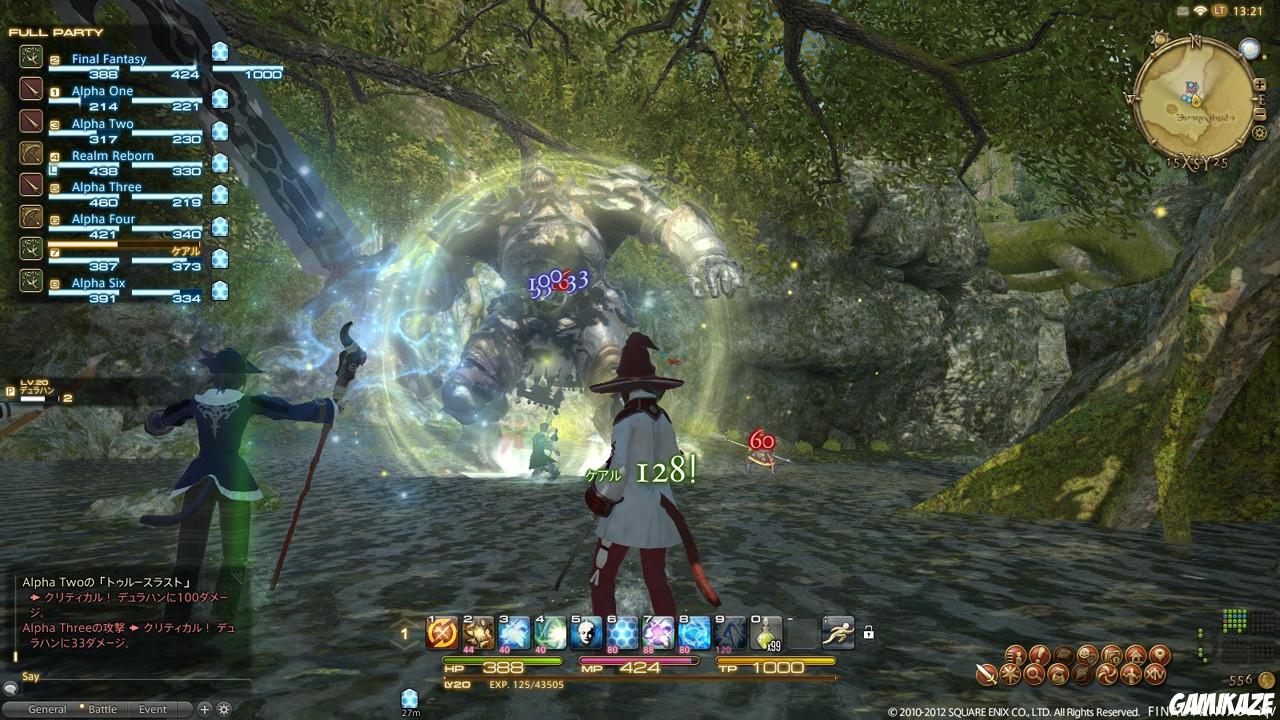Open the character info icon in the menu bar

coord(1016,653)
